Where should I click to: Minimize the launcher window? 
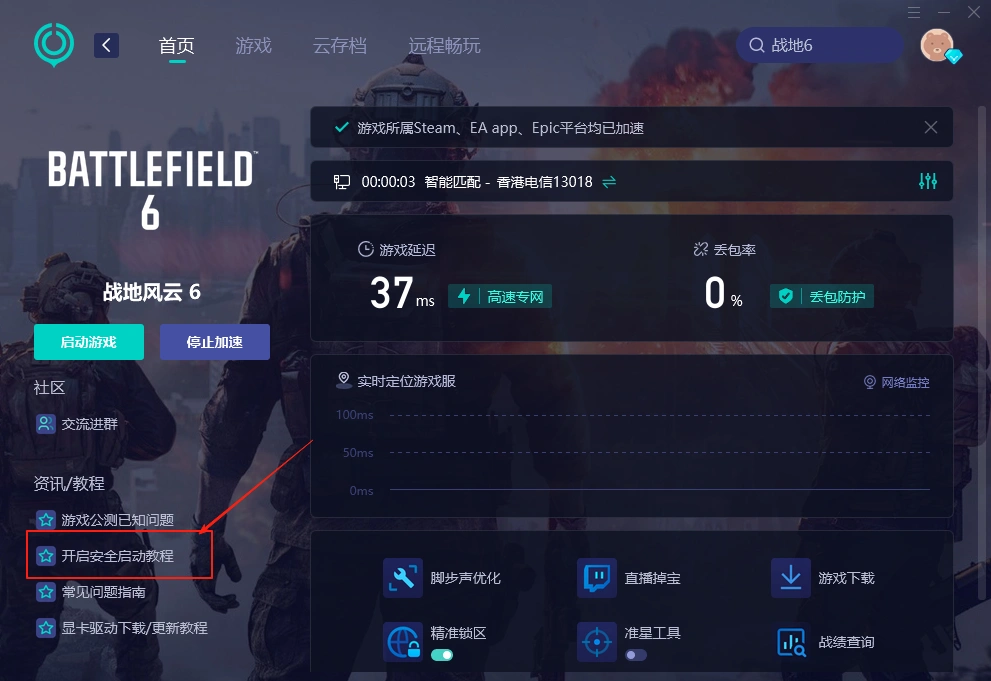tap(942, 12)
